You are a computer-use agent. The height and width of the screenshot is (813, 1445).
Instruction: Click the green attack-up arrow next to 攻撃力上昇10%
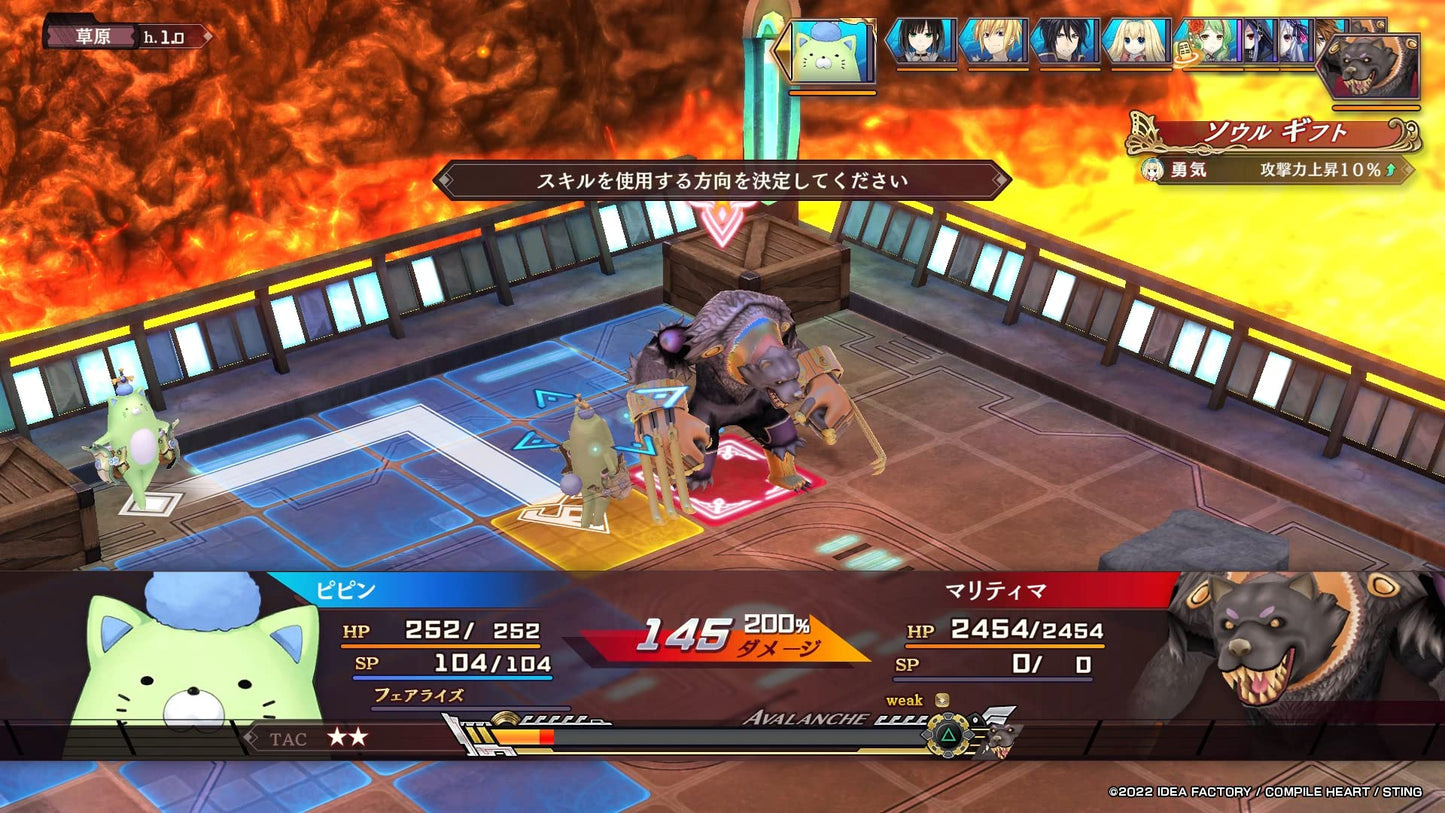1388,167
